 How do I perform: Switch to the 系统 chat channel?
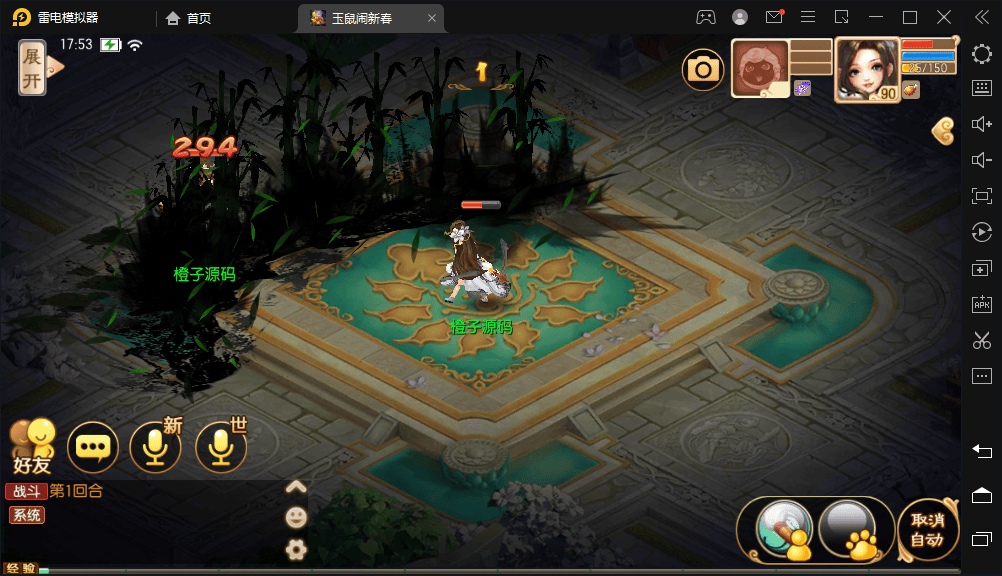pyautogui.click(x=26, y=515)
